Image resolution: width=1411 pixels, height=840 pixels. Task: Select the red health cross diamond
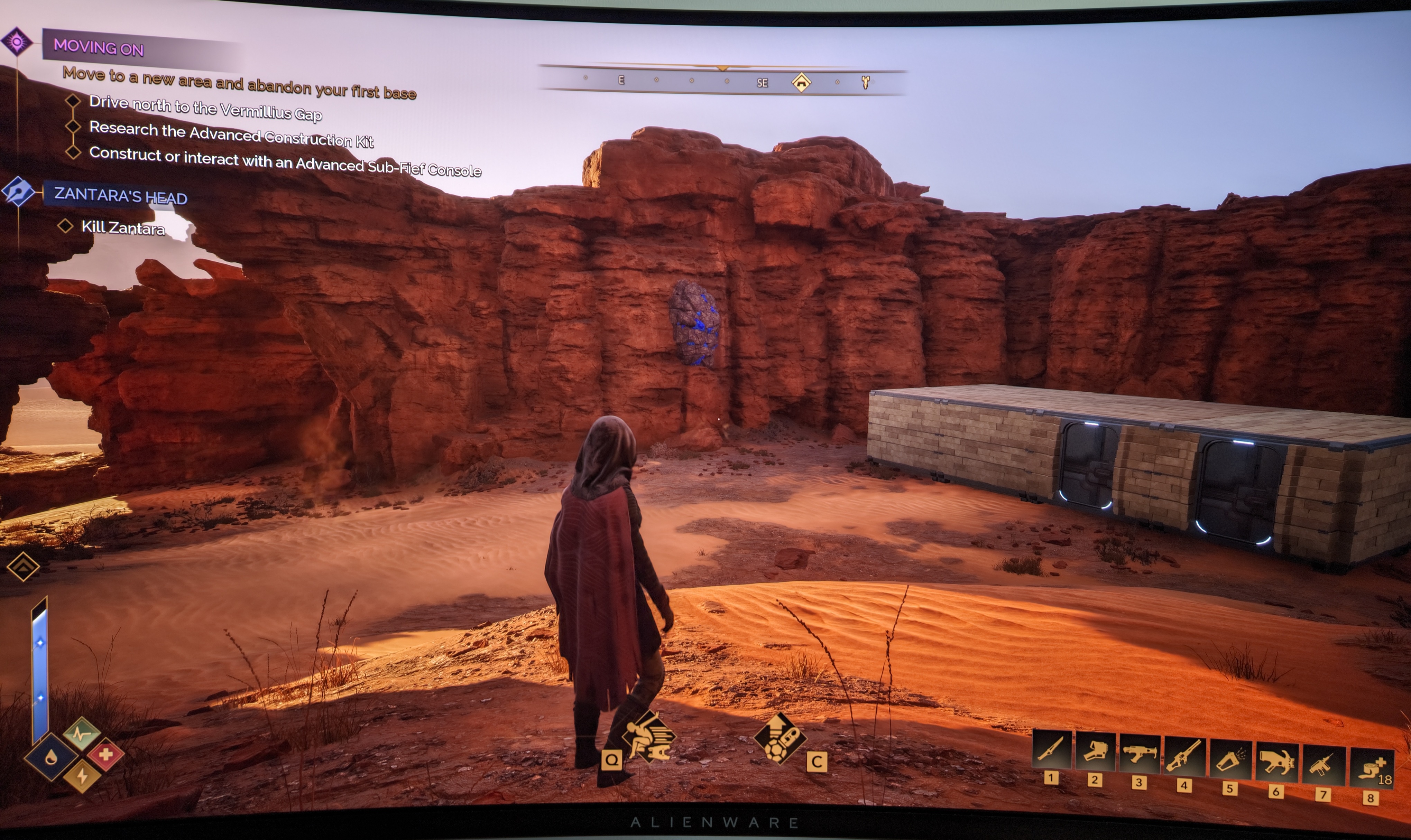pos(105,754)
